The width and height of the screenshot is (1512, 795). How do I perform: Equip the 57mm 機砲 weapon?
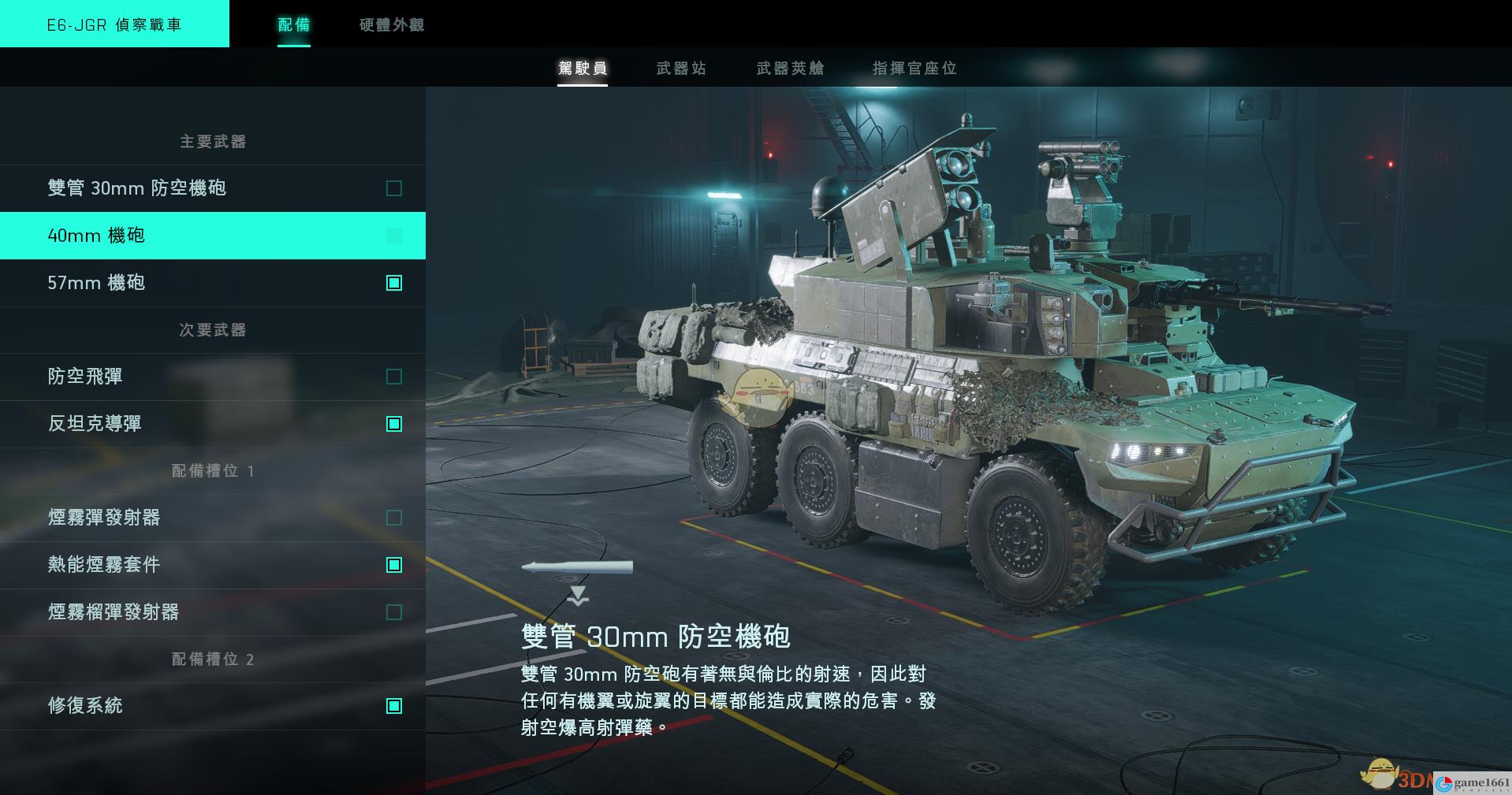coord(213,283)
